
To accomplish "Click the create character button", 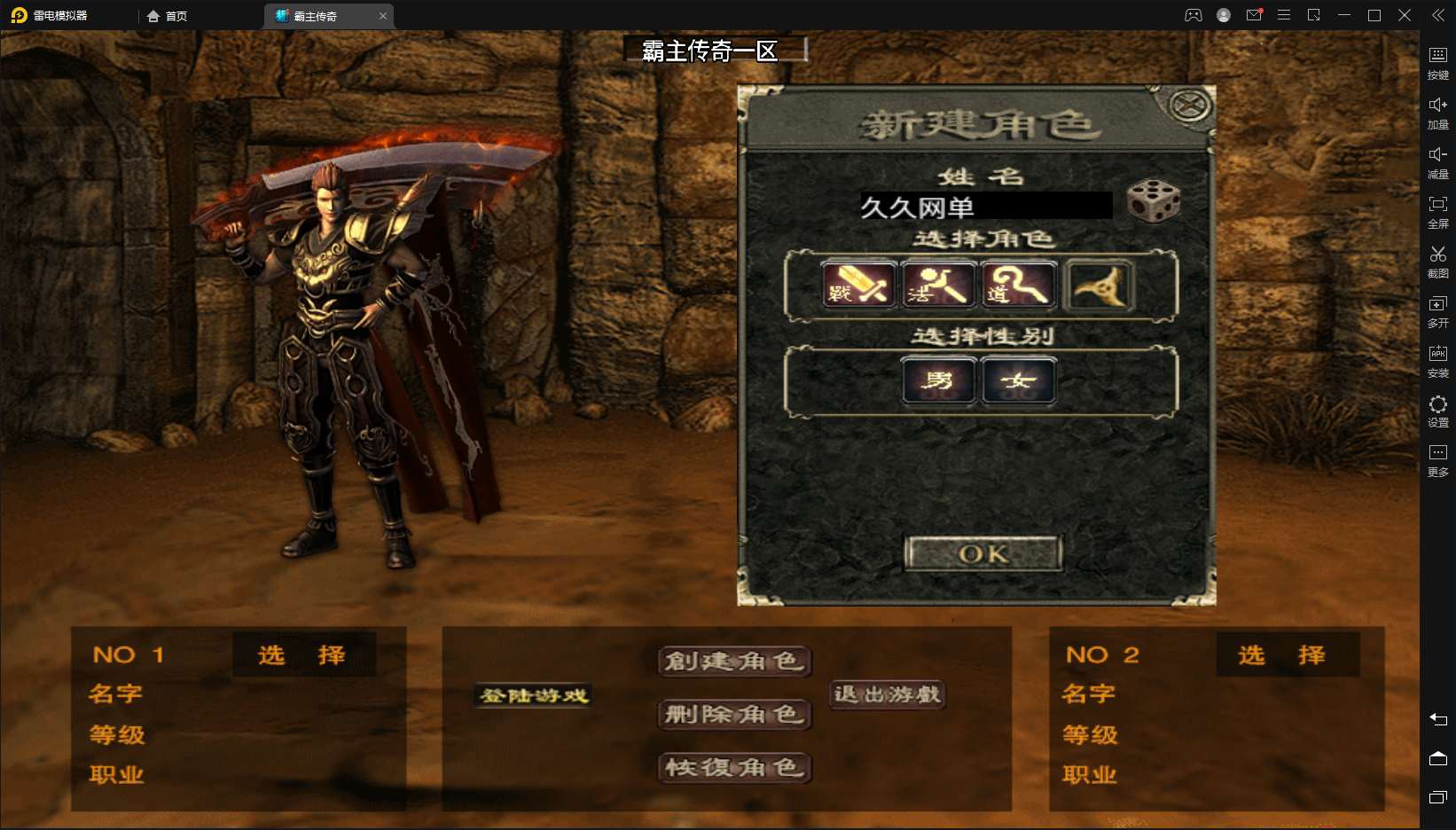I will 734,662.
